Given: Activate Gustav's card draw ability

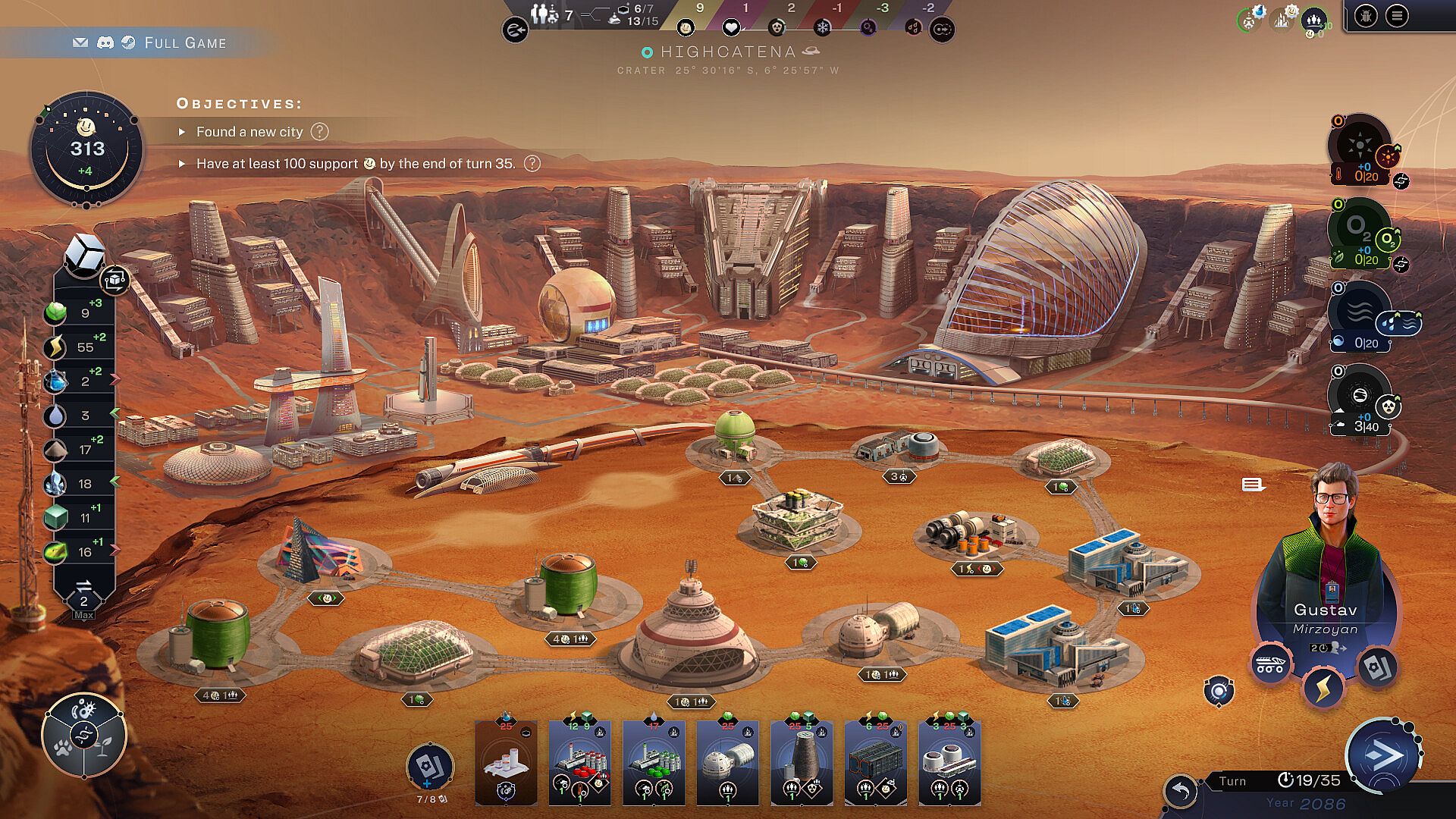Looking at the screenshot, I should [x=1376, y=667].
